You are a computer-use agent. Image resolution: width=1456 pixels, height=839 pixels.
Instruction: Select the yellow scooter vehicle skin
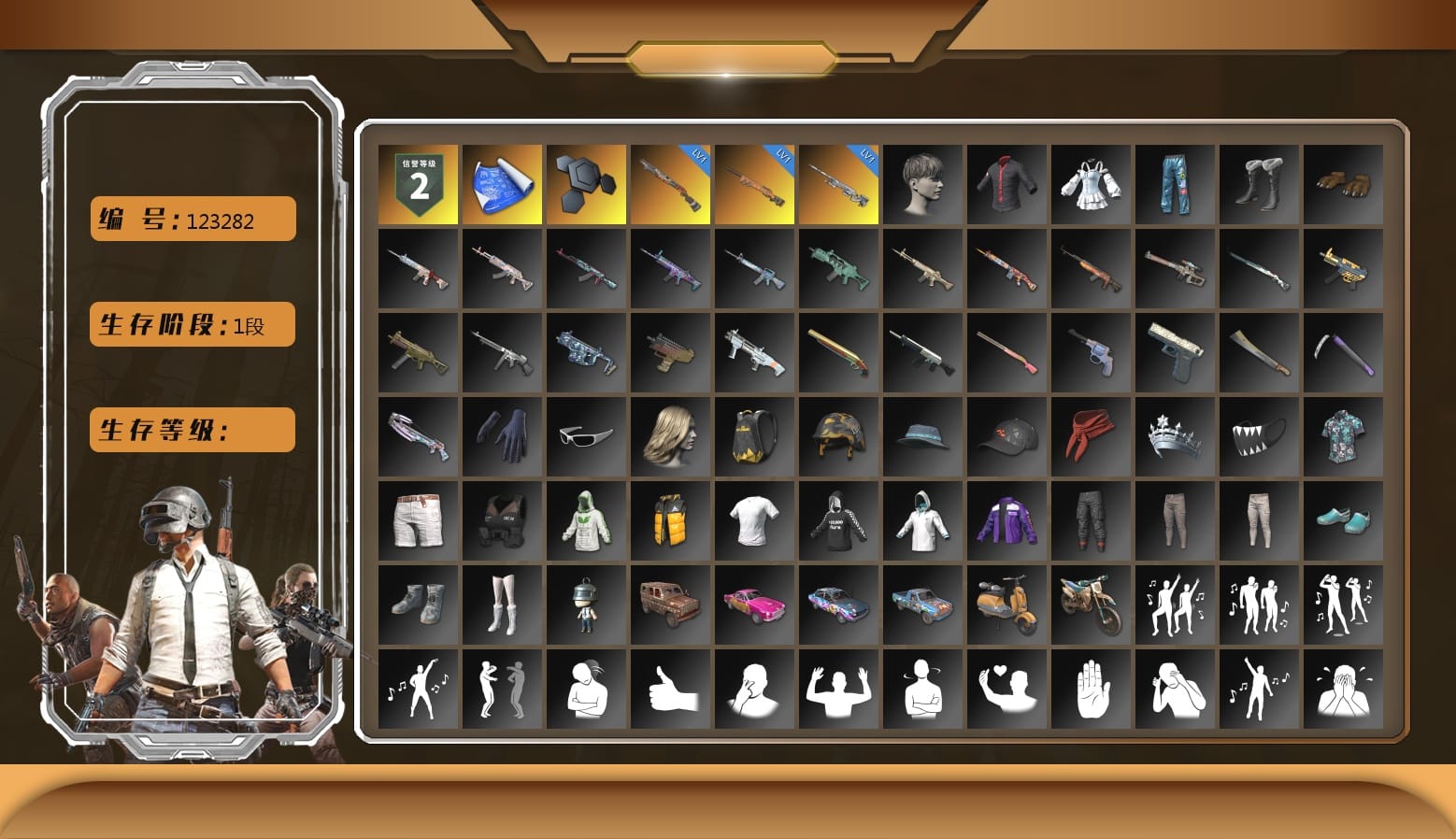point(1006,604)
